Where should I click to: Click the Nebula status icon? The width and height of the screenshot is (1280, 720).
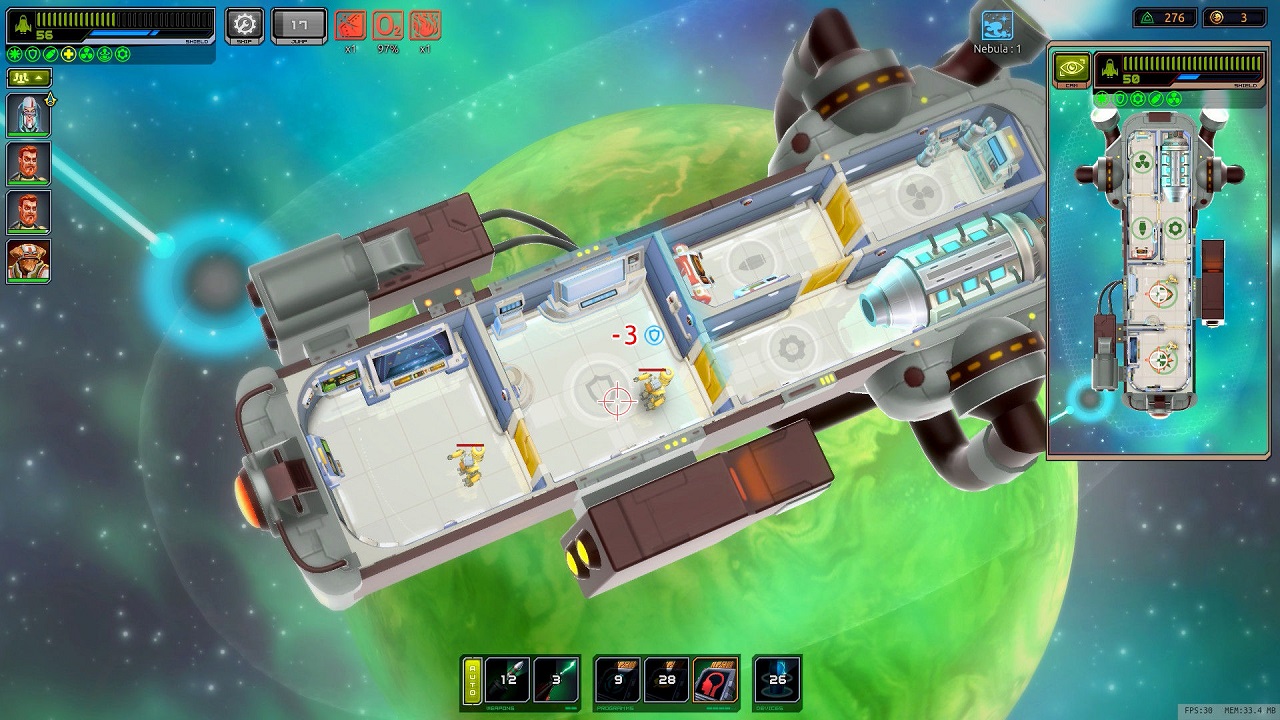[x=997, y=26]
